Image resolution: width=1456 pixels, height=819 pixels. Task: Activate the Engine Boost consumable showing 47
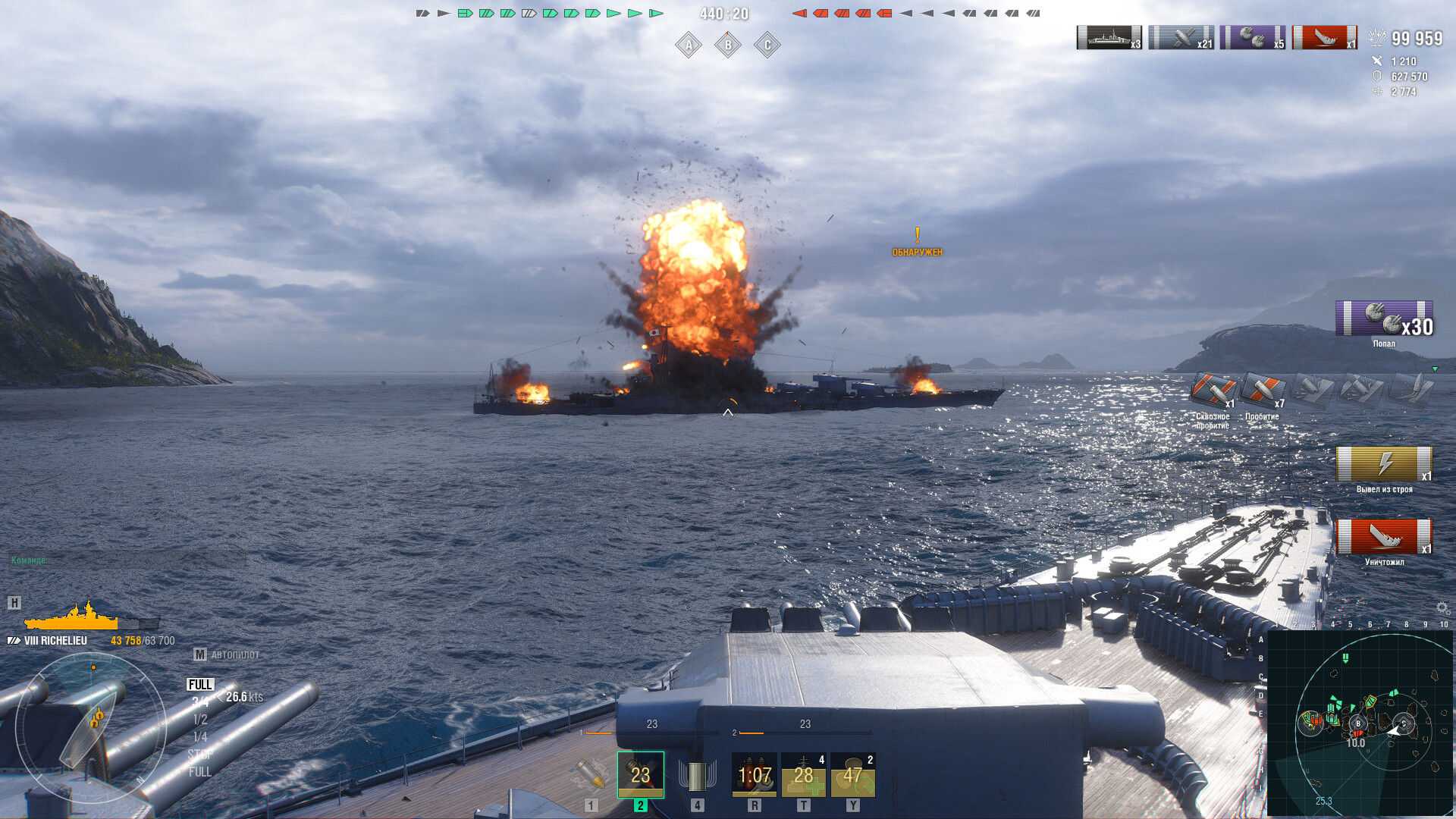(x=854, y=776)
